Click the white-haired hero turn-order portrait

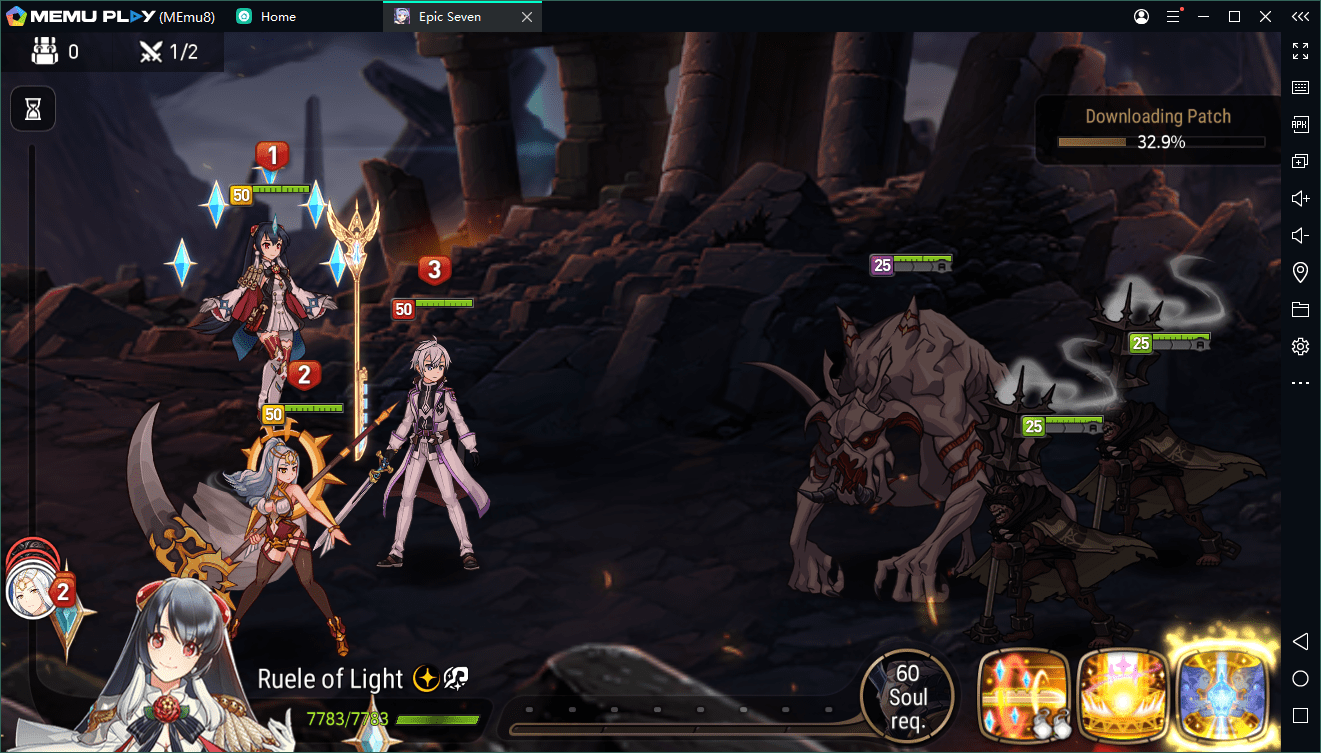click(x=29, y=591)
